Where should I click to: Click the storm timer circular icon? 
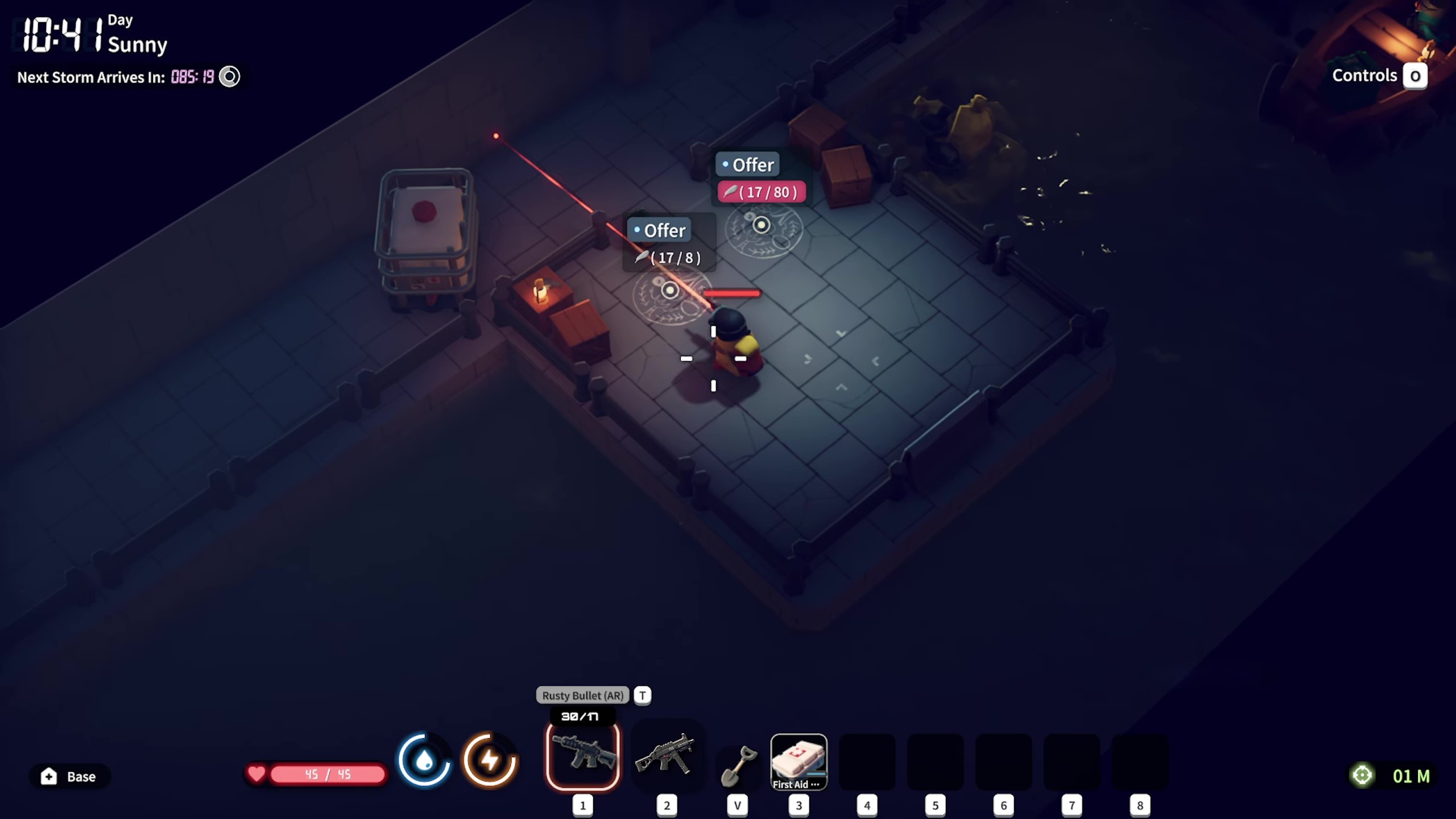click(x=230, y=77)
